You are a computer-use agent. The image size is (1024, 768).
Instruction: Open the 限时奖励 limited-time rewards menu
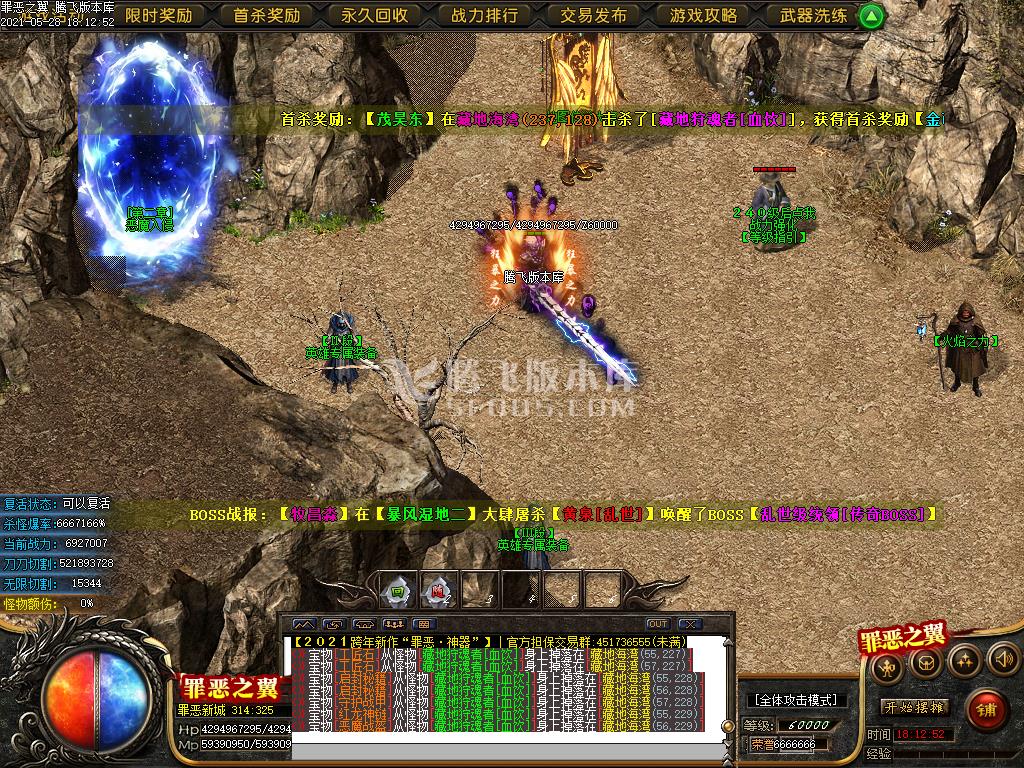tap(159, 15)
